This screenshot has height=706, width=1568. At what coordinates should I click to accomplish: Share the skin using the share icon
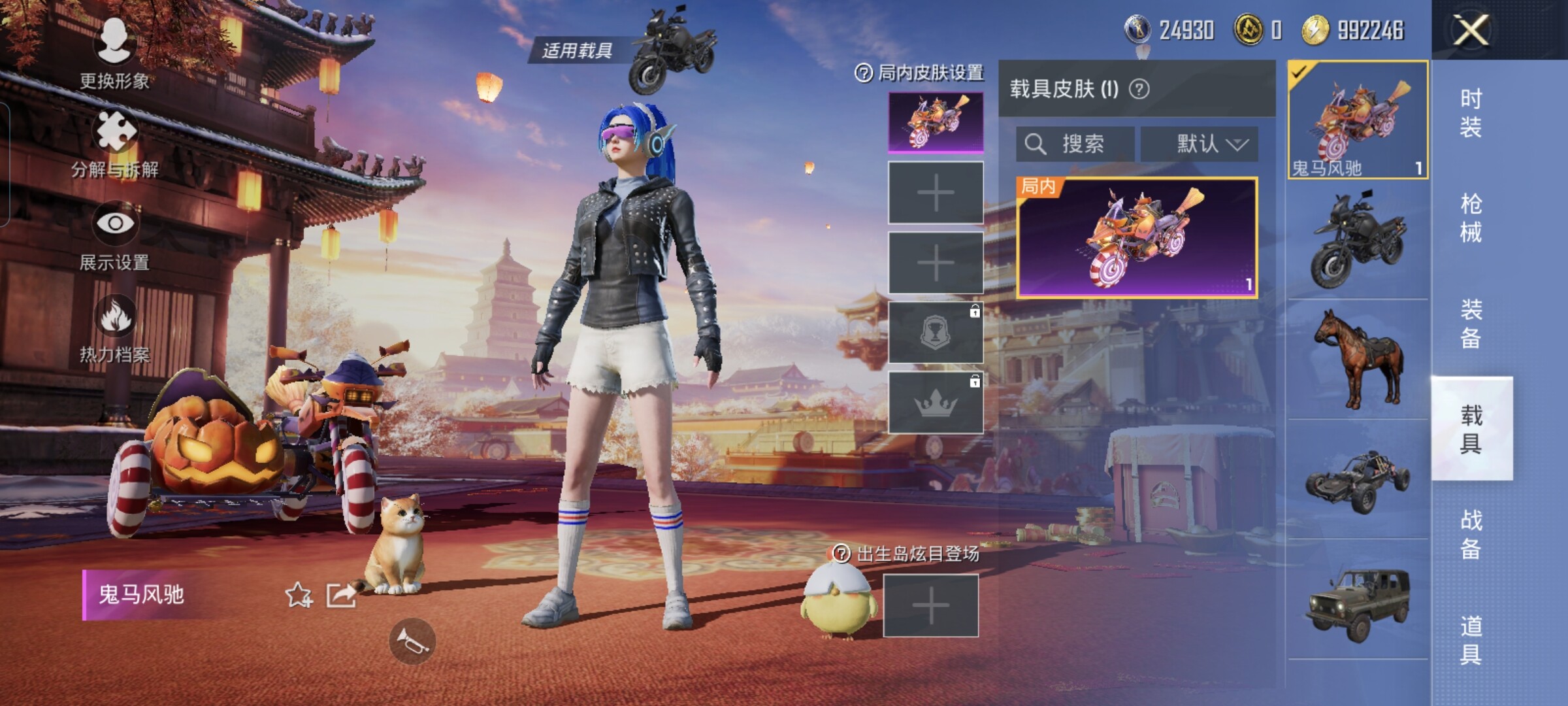[342, 595]
